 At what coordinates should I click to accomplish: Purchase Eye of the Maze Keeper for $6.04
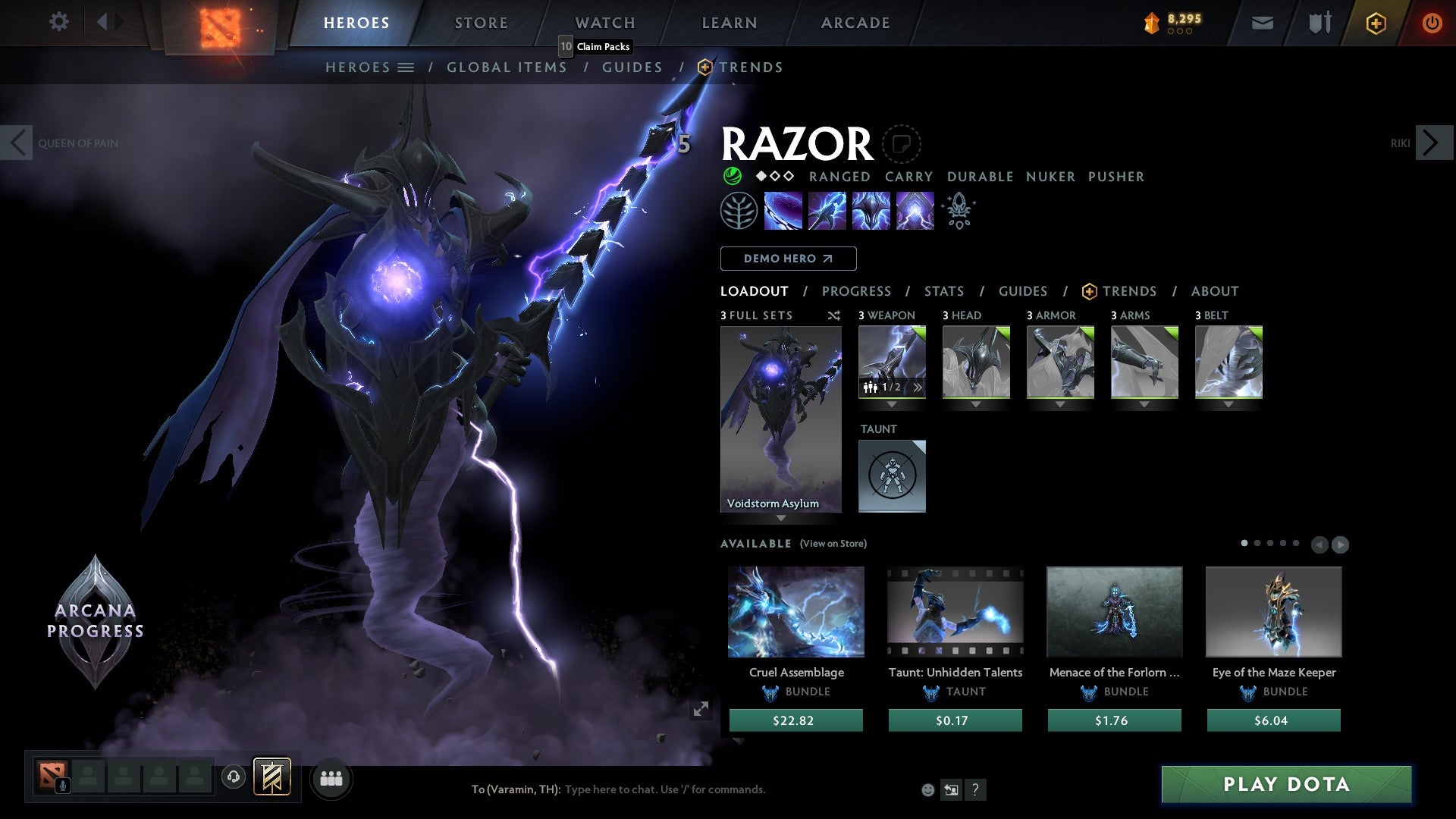click(1273, 720)
